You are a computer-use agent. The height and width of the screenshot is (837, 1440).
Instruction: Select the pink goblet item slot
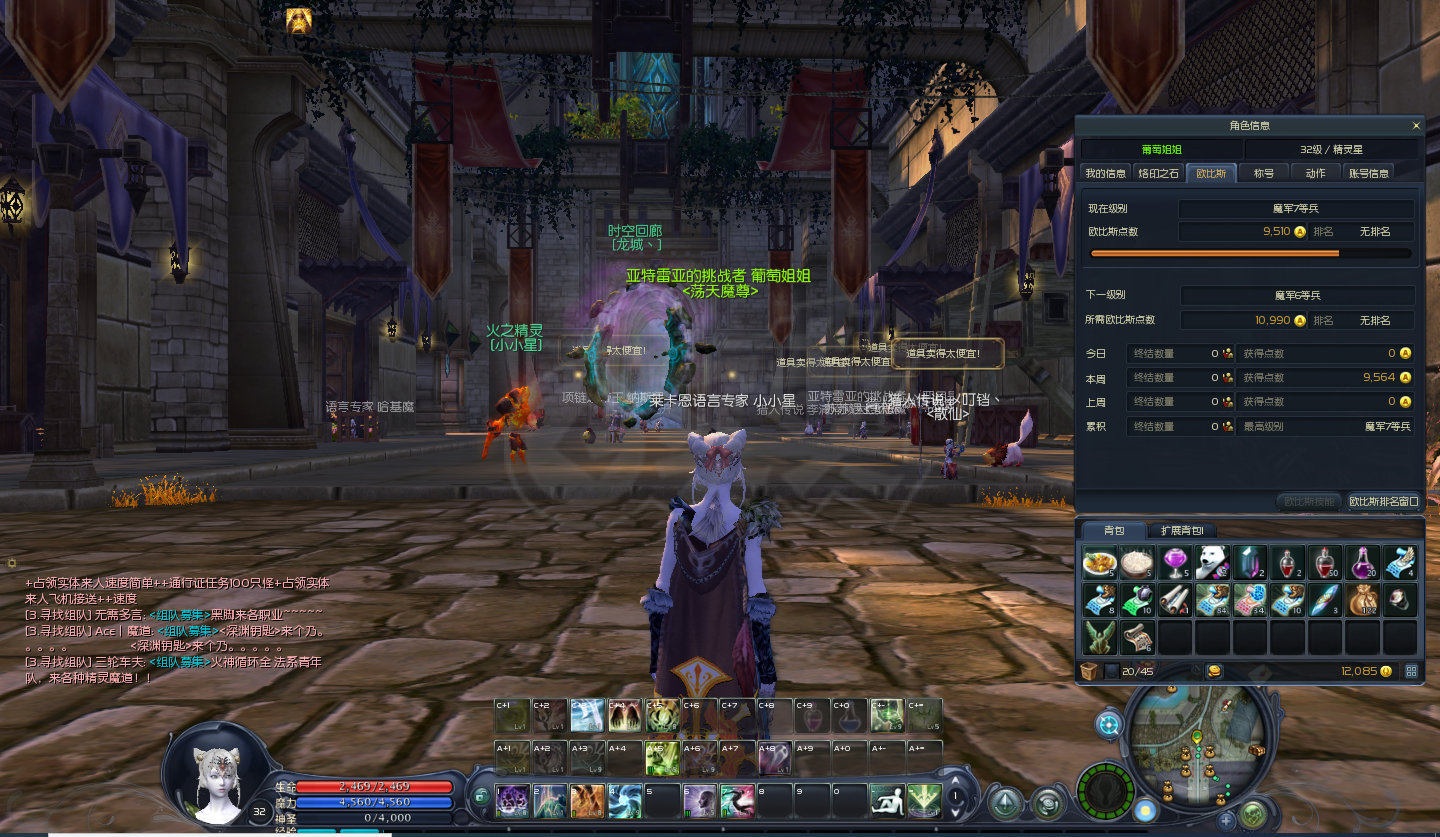(1174, 563)
